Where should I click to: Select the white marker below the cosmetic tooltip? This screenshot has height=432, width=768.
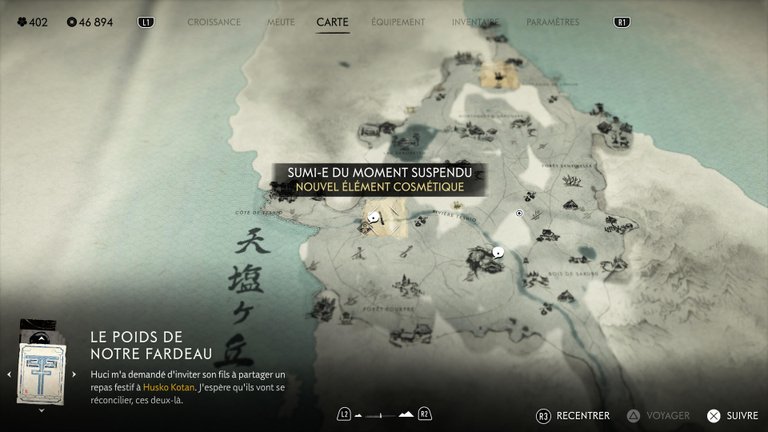coord(374,216)
